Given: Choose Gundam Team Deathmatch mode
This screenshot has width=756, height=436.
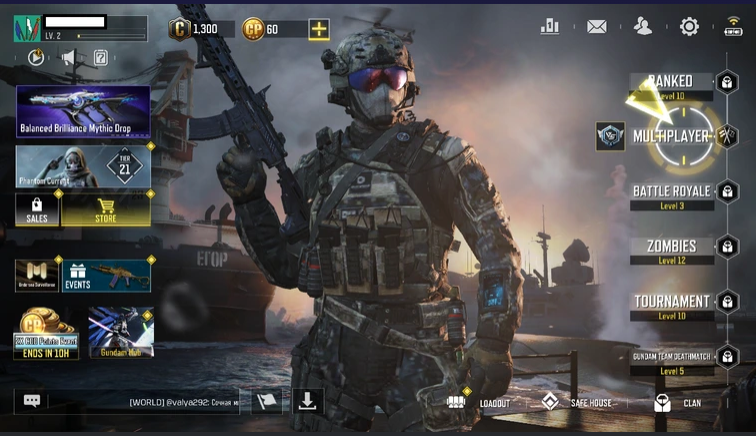Looking at the screenshot, I should point(671,359).
